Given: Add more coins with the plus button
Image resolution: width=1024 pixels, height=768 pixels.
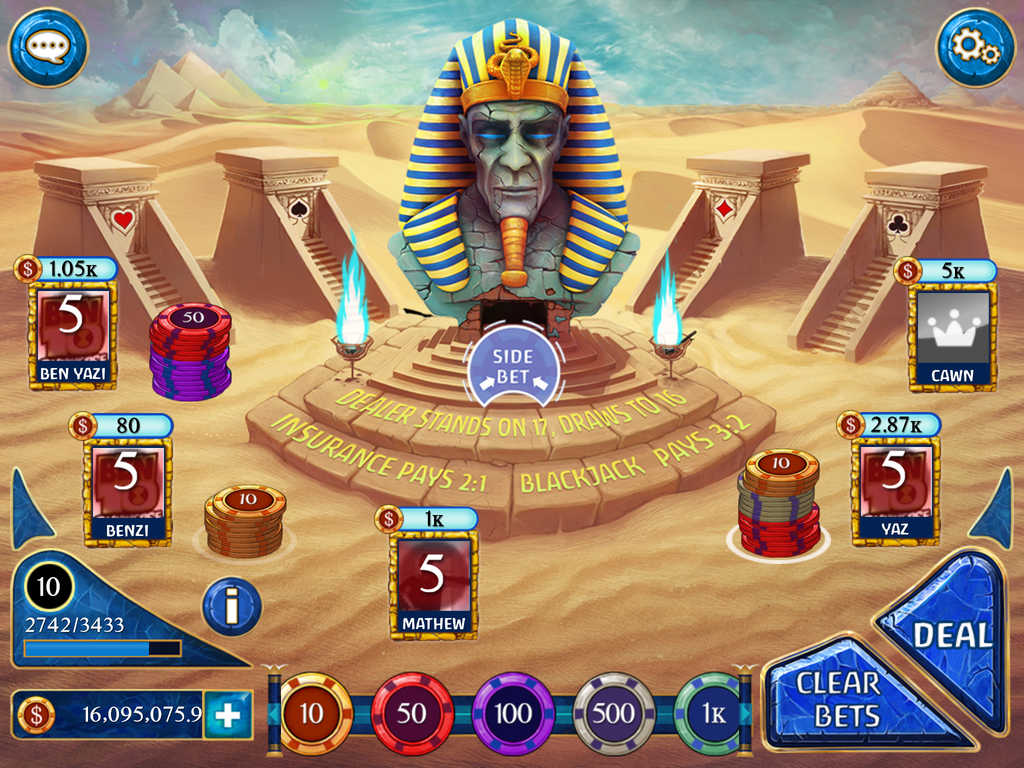Looking at the screenshot, I should click(228, 715).
